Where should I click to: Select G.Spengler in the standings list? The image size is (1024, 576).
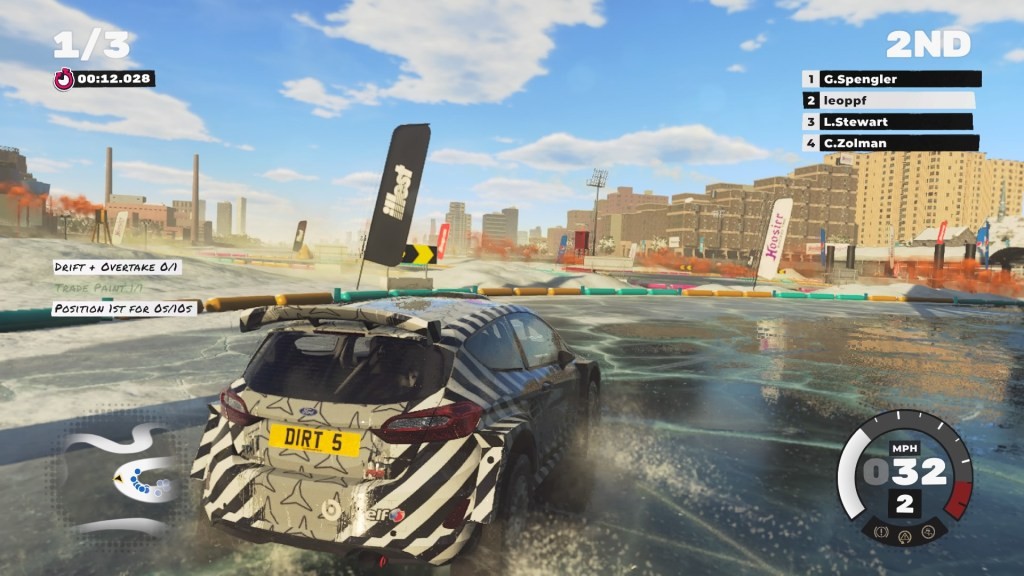point(890,79)
